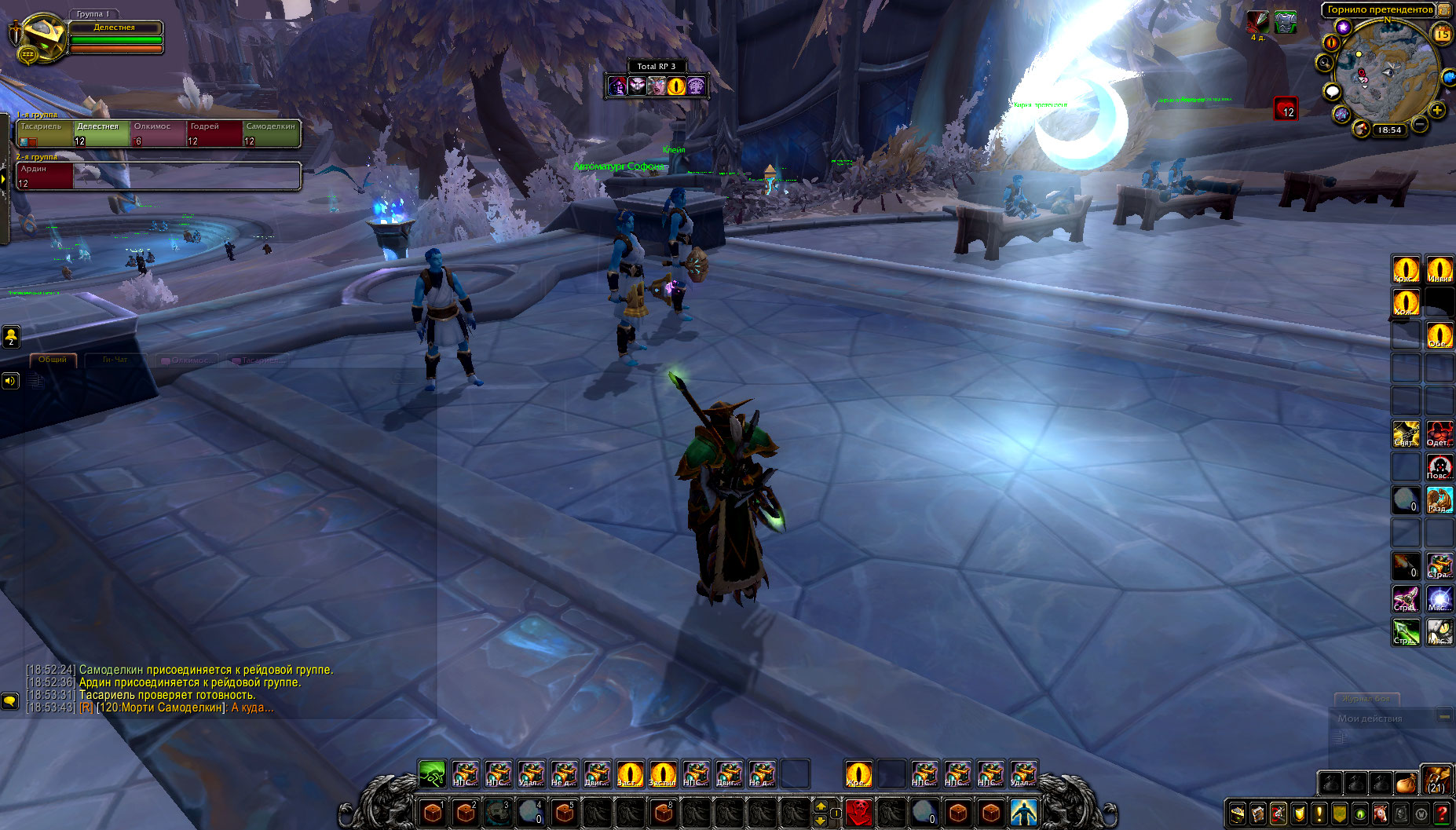The height and width of the screenshot is (830, 1456).
Task: Switch to the Ги-Чат chat tab
Action: coord(115,360)
